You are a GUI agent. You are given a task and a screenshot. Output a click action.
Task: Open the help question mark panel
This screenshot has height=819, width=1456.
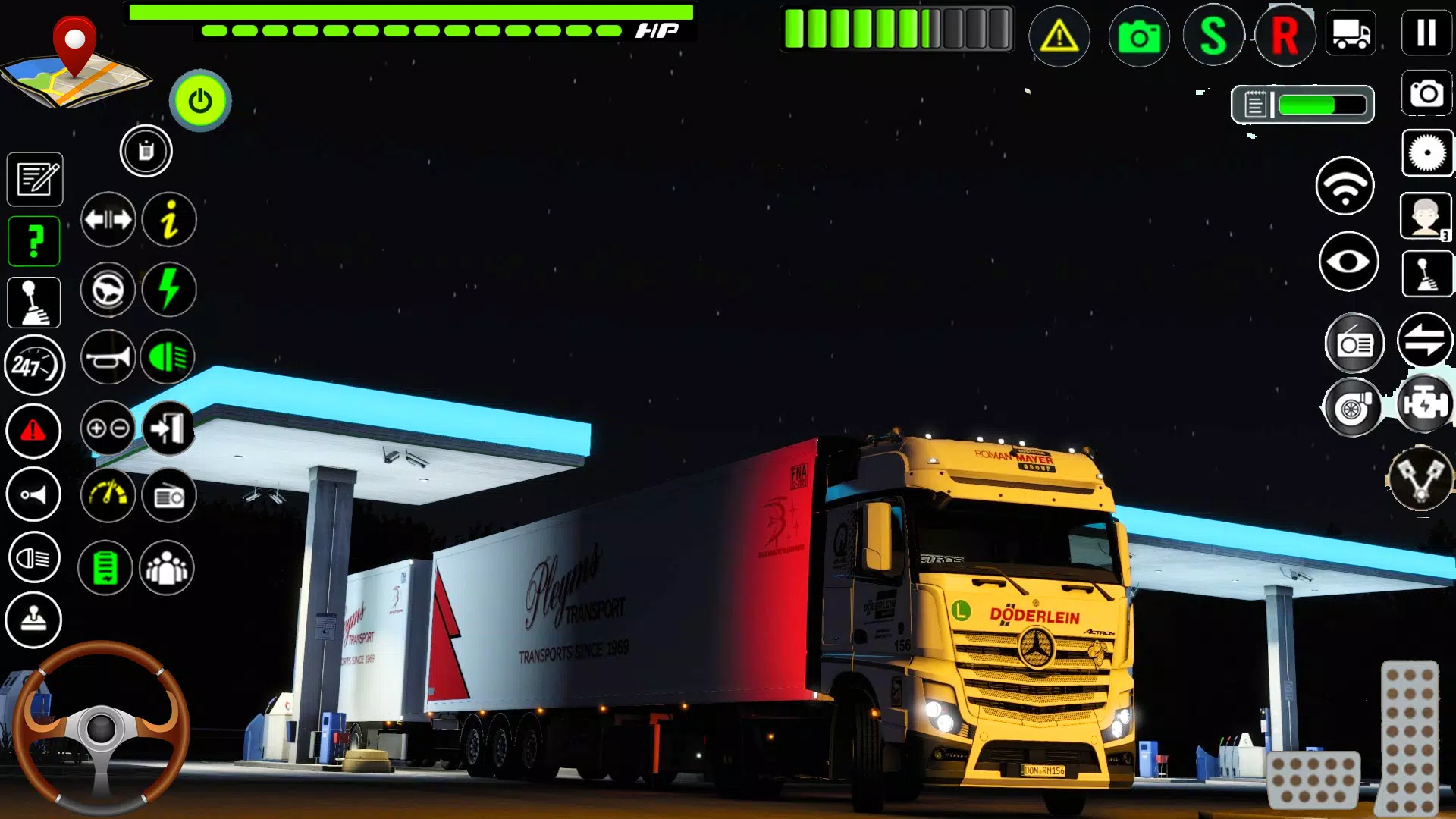click(x=33, y=240)
